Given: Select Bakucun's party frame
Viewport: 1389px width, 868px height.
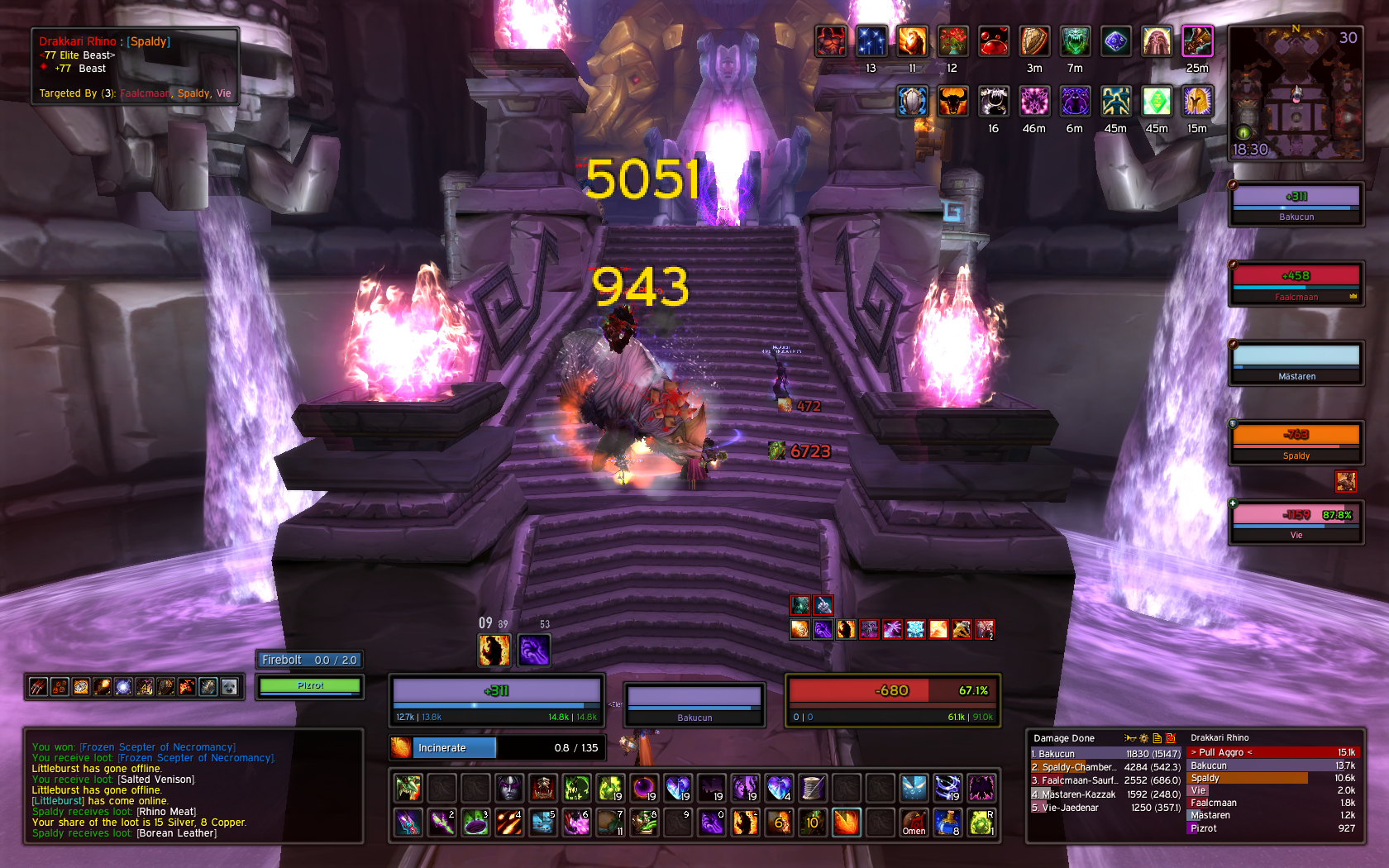Looking at the screenshot, I should (x=1296, y=203).
